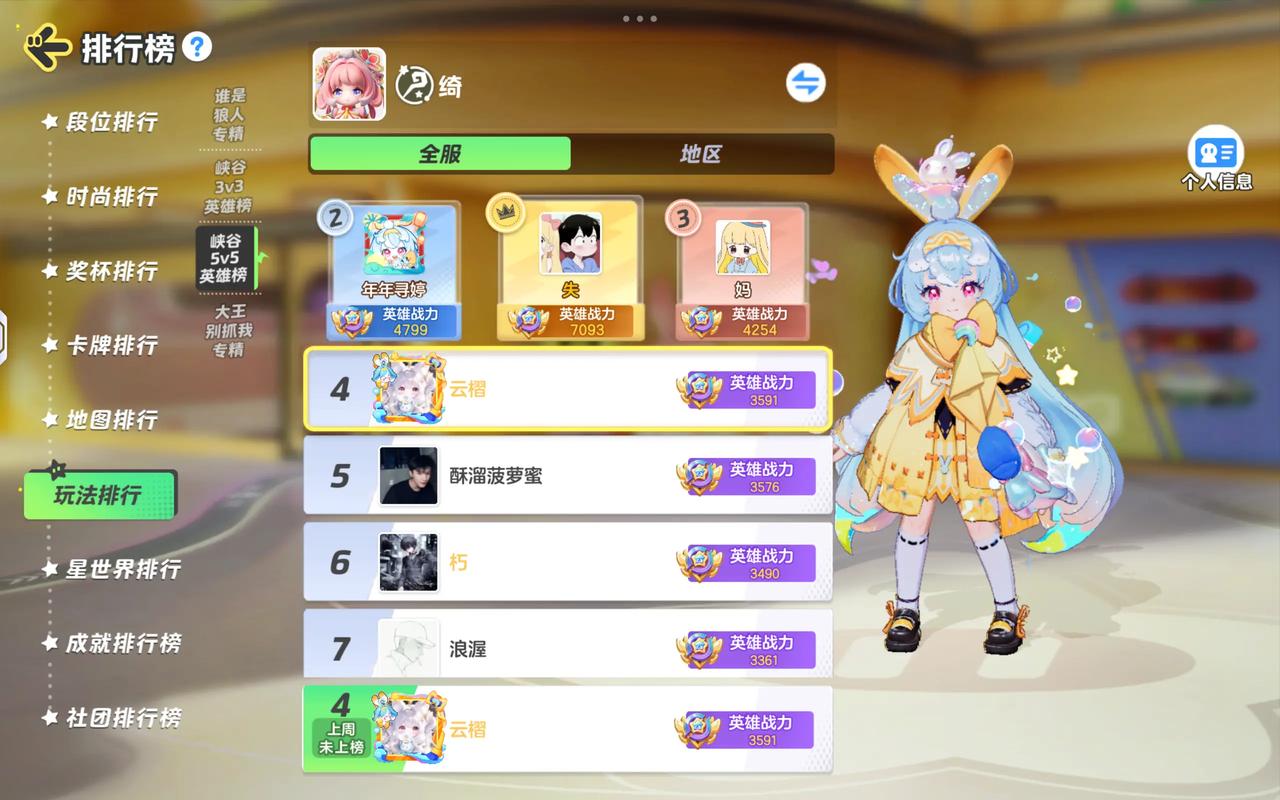Open the help question mark next to 排行榜
The image size is (1280, 800).
click(199, 47)
